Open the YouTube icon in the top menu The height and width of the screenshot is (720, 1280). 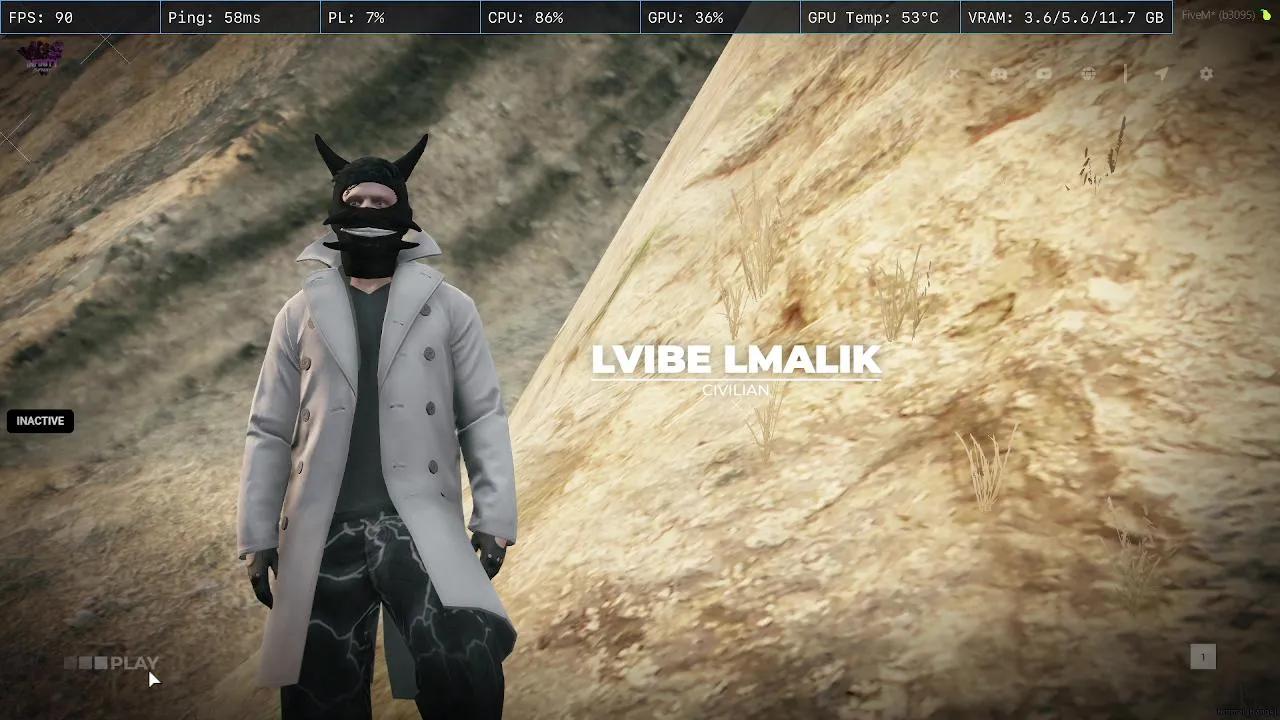1043,73
